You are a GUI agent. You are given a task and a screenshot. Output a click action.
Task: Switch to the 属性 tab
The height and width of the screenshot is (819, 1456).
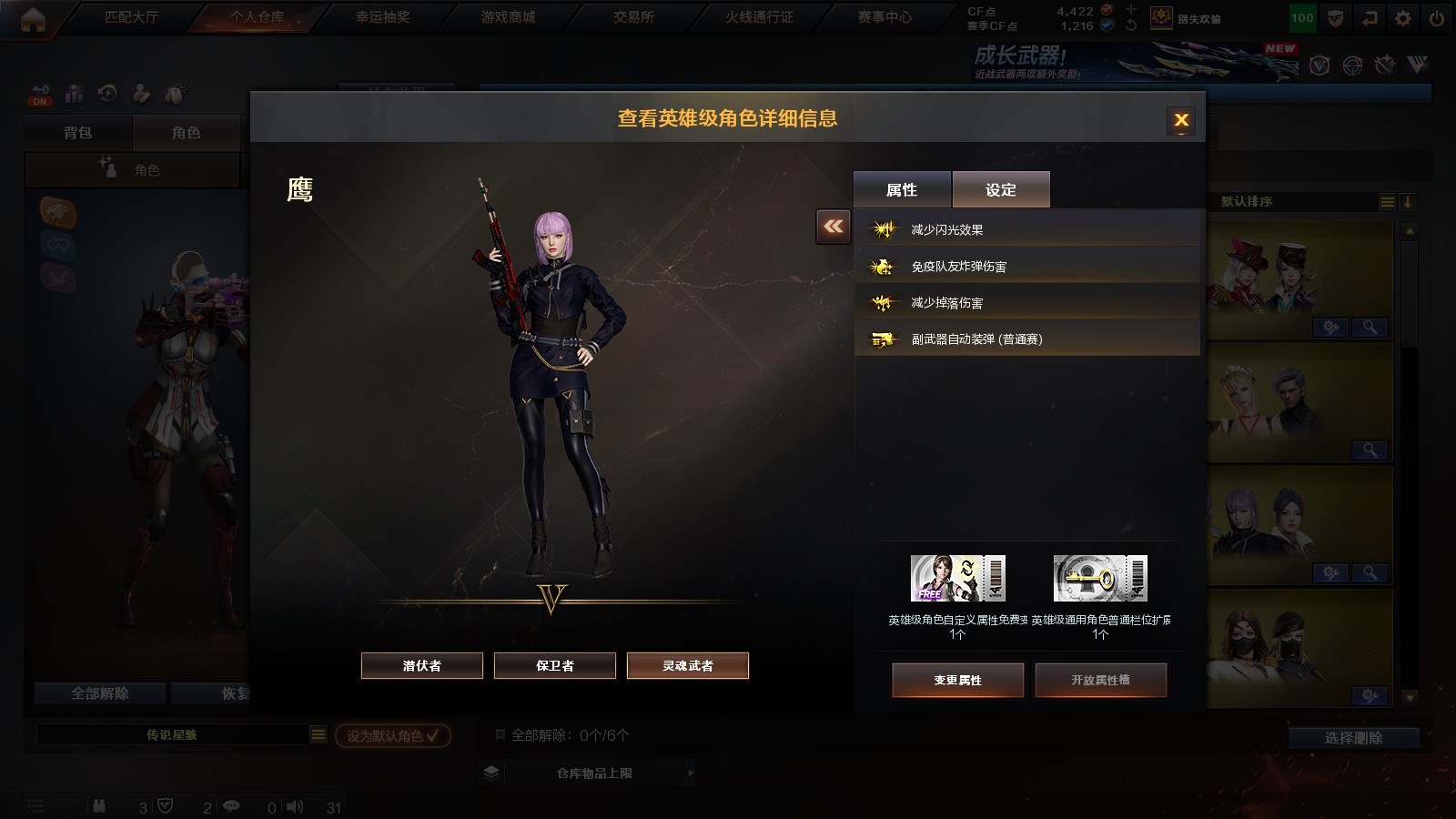pos(902,189)
